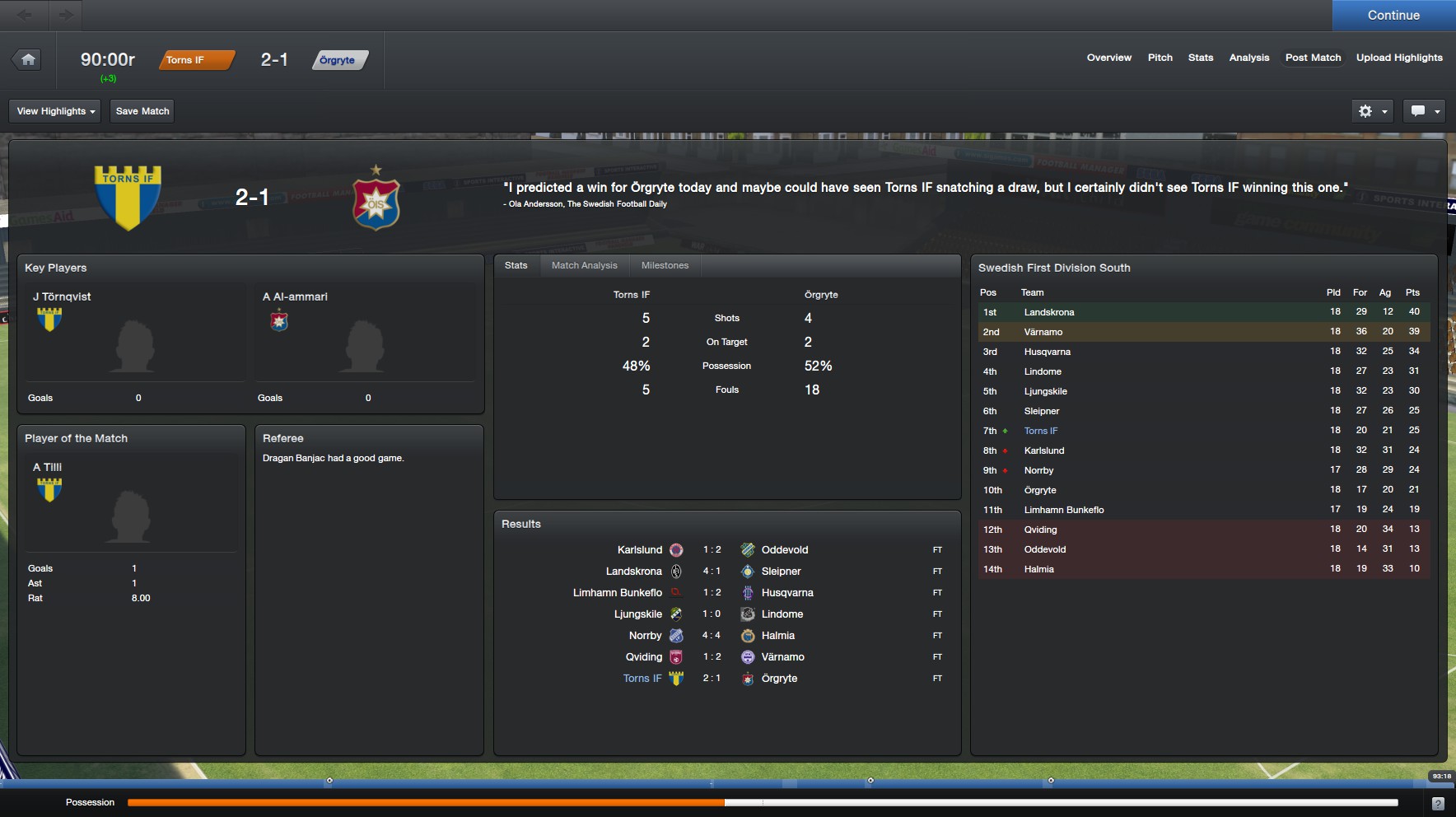The width and height of the screenshot is (1456, 817).
Task: View J Törnqvist's player profile
Action: click(x=62, y=296)
